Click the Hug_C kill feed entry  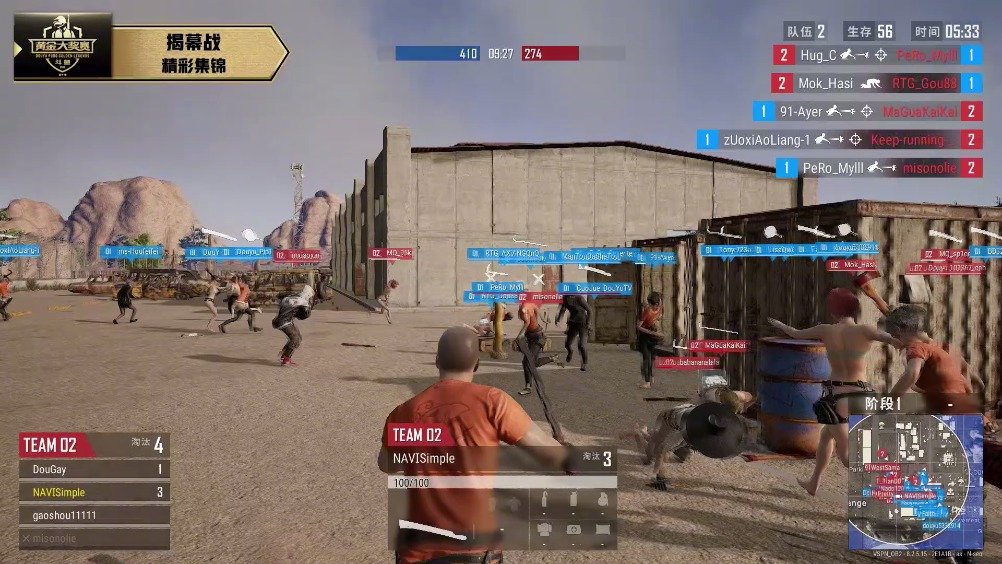click(x=875, y=56)
